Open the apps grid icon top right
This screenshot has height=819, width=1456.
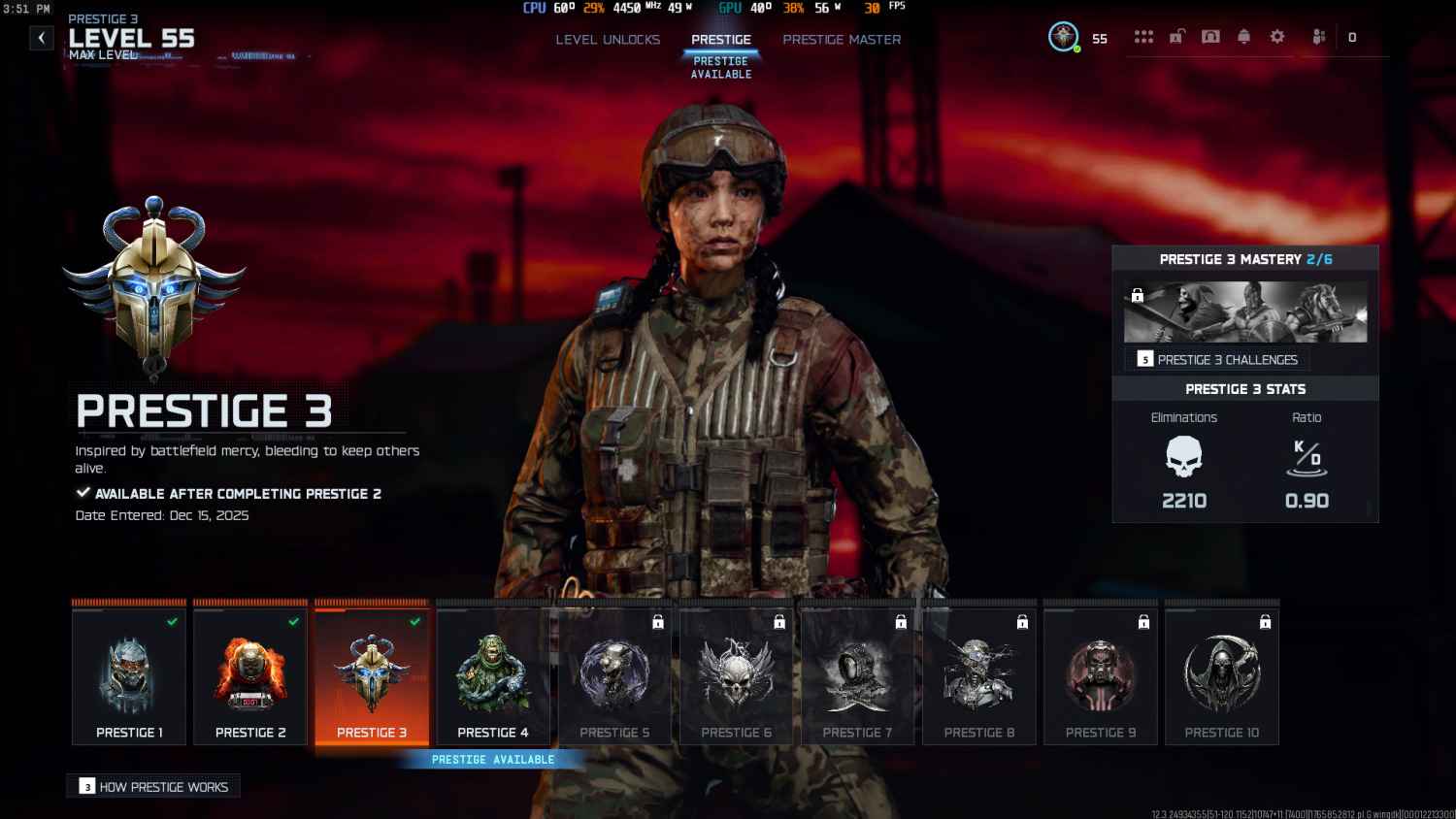[1144, 36]
